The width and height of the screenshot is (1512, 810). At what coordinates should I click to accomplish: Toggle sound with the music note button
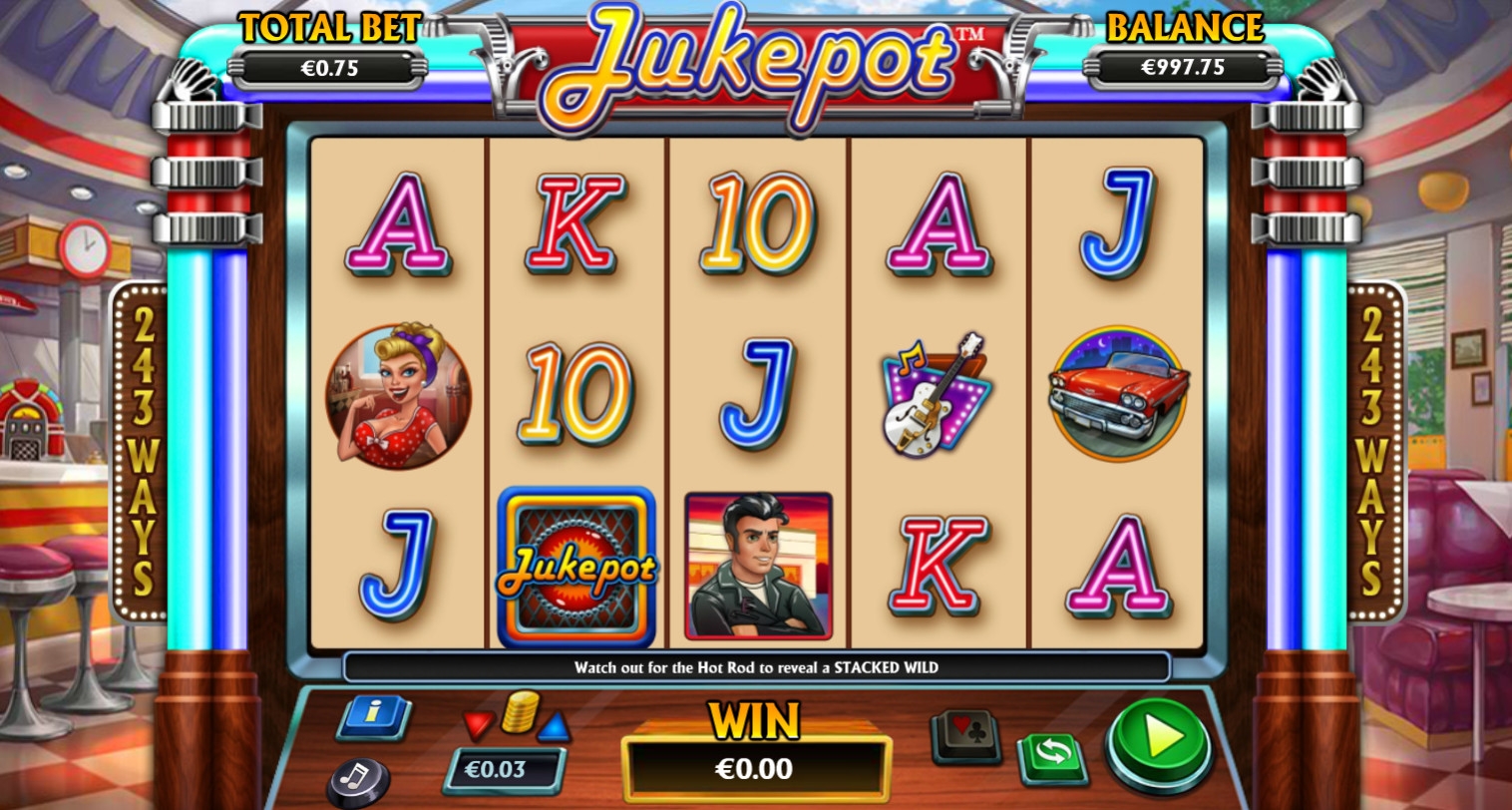[357, 778]
